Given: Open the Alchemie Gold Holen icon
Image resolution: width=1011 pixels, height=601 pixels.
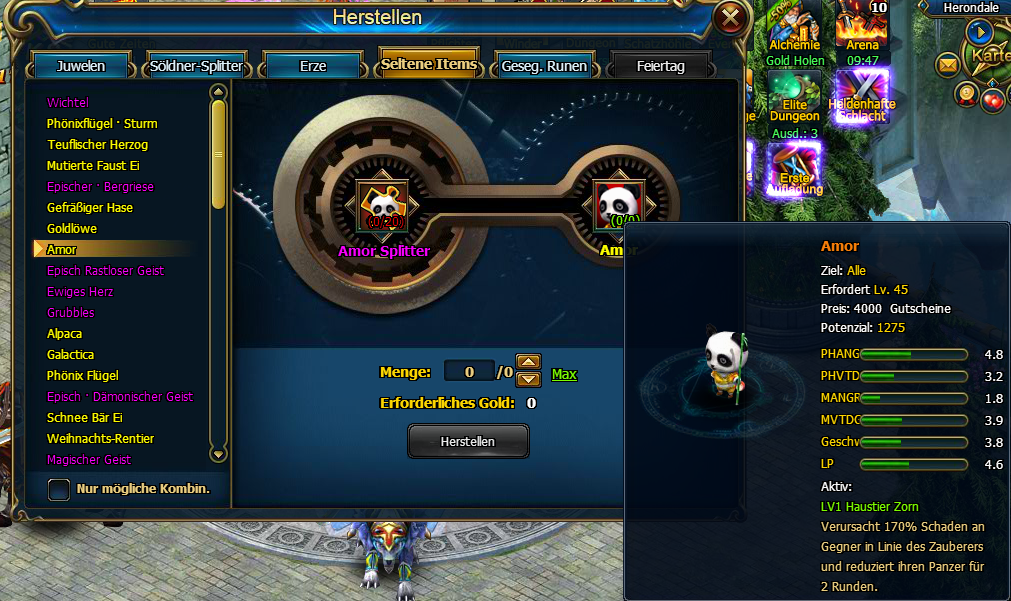Looking at the screenshot, I should [795, 33].
